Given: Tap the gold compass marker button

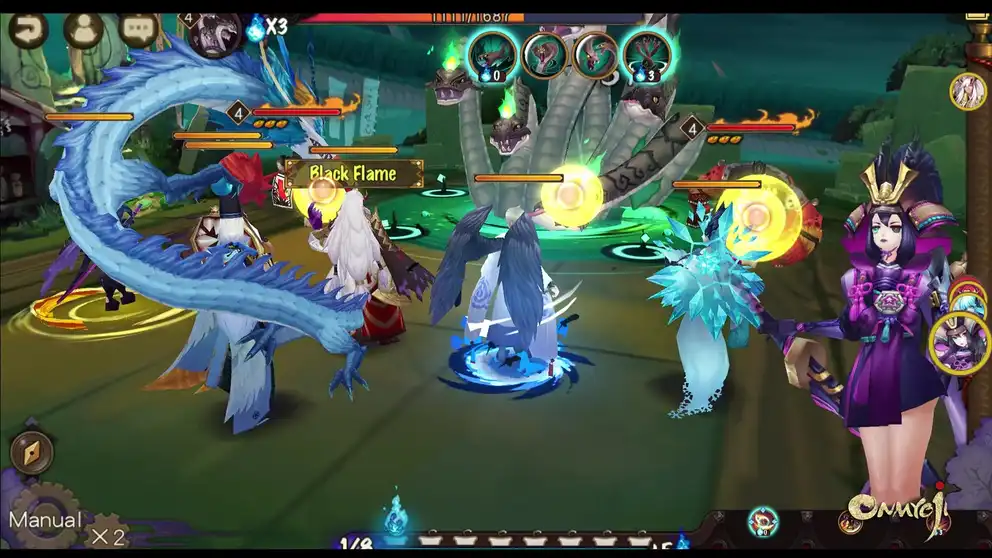Looking at the screenshot, I should pos(30,453).
